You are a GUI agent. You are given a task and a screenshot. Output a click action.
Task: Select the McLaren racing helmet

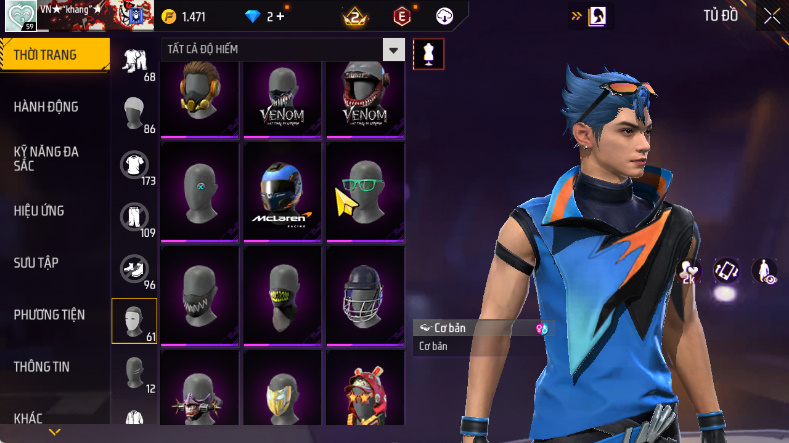point(282,190)
